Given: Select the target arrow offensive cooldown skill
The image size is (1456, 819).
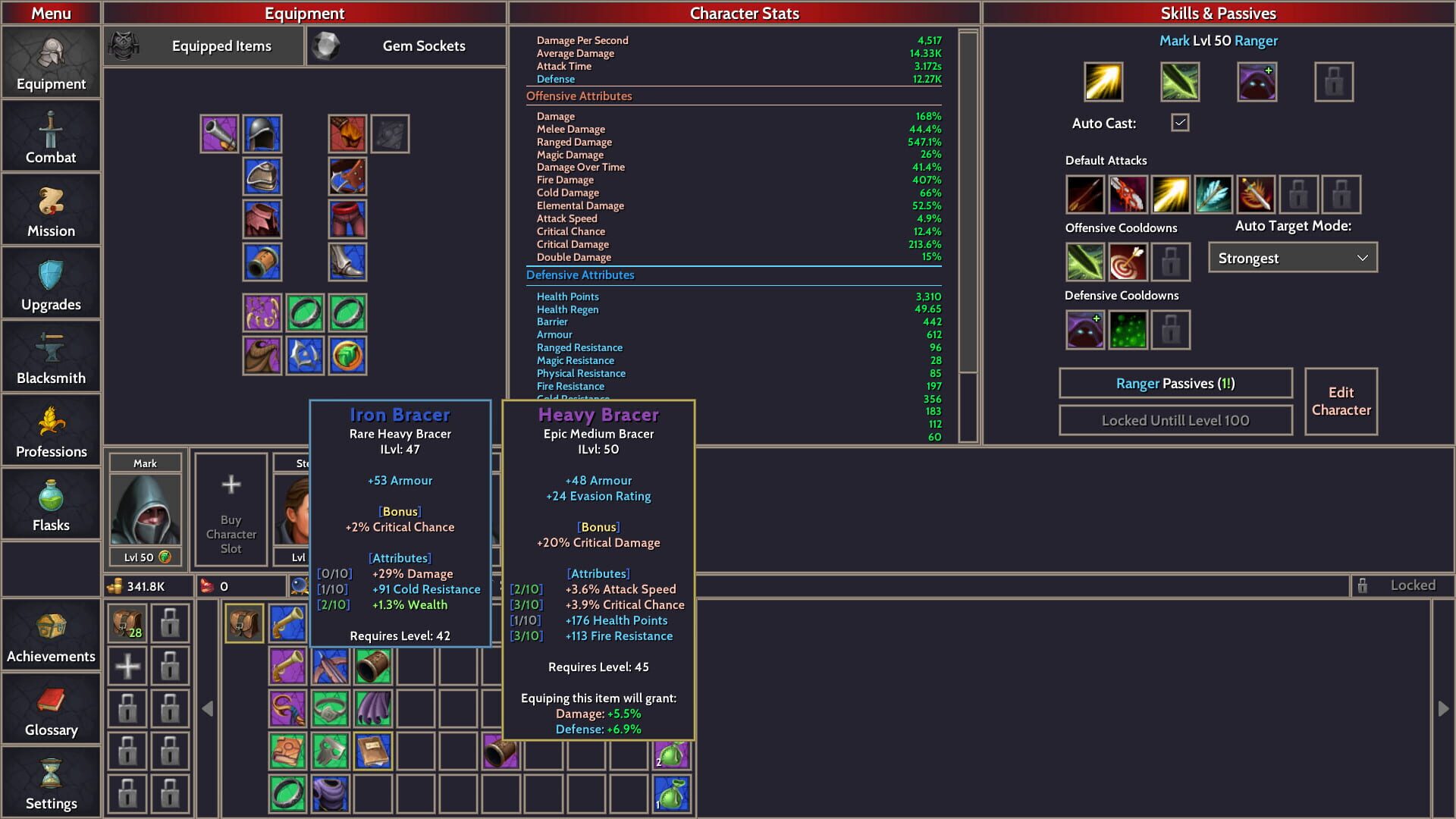Looking at the screenshot, I should point(1128,262).
